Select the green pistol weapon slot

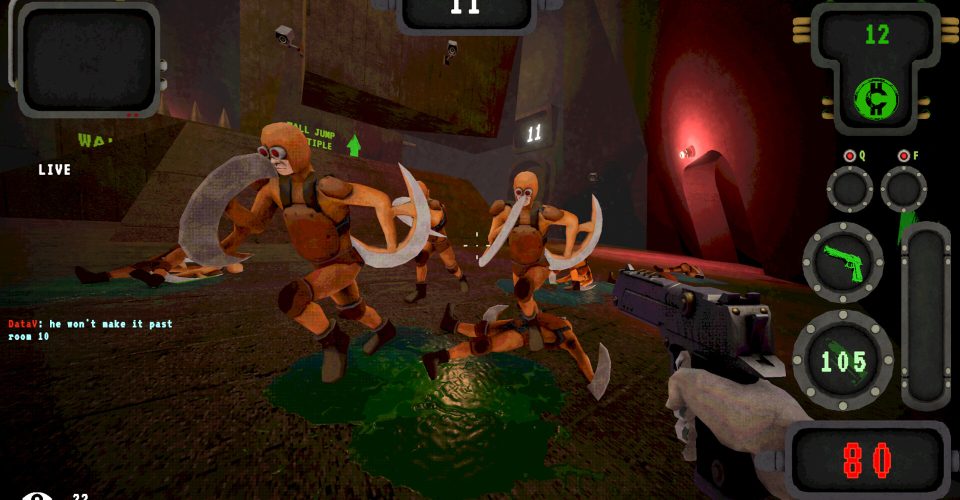pyautogui.click(x=842, y=262)
